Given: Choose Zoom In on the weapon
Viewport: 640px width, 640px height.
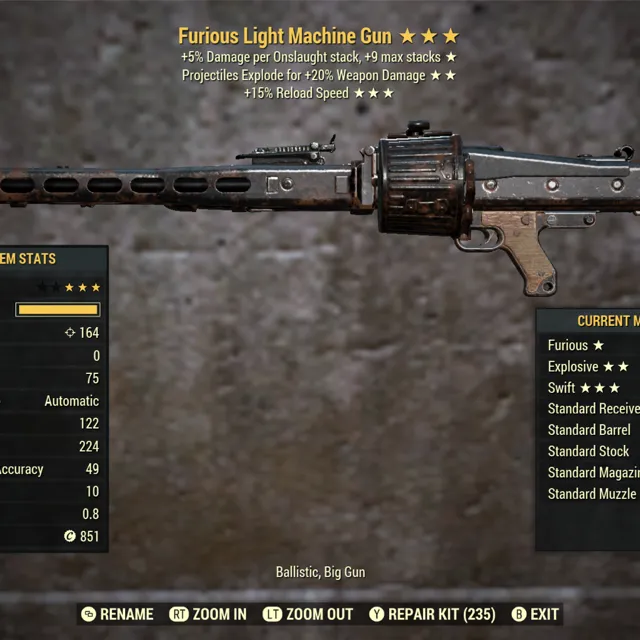Looking at the screenshot, I should pyautogui.click(x=208, y=614).
